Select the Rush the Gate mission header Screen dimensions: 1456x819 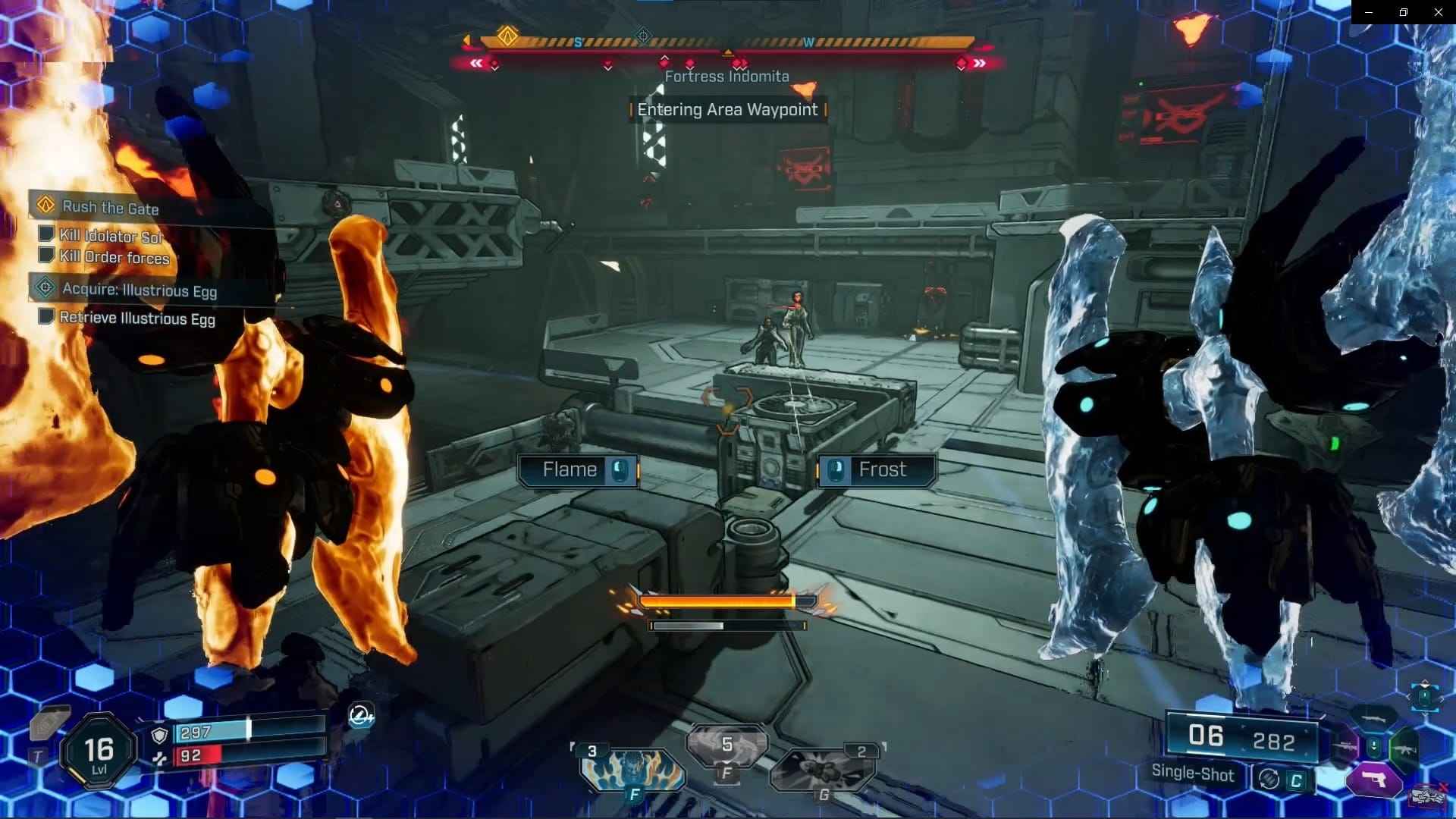point(110,207)
